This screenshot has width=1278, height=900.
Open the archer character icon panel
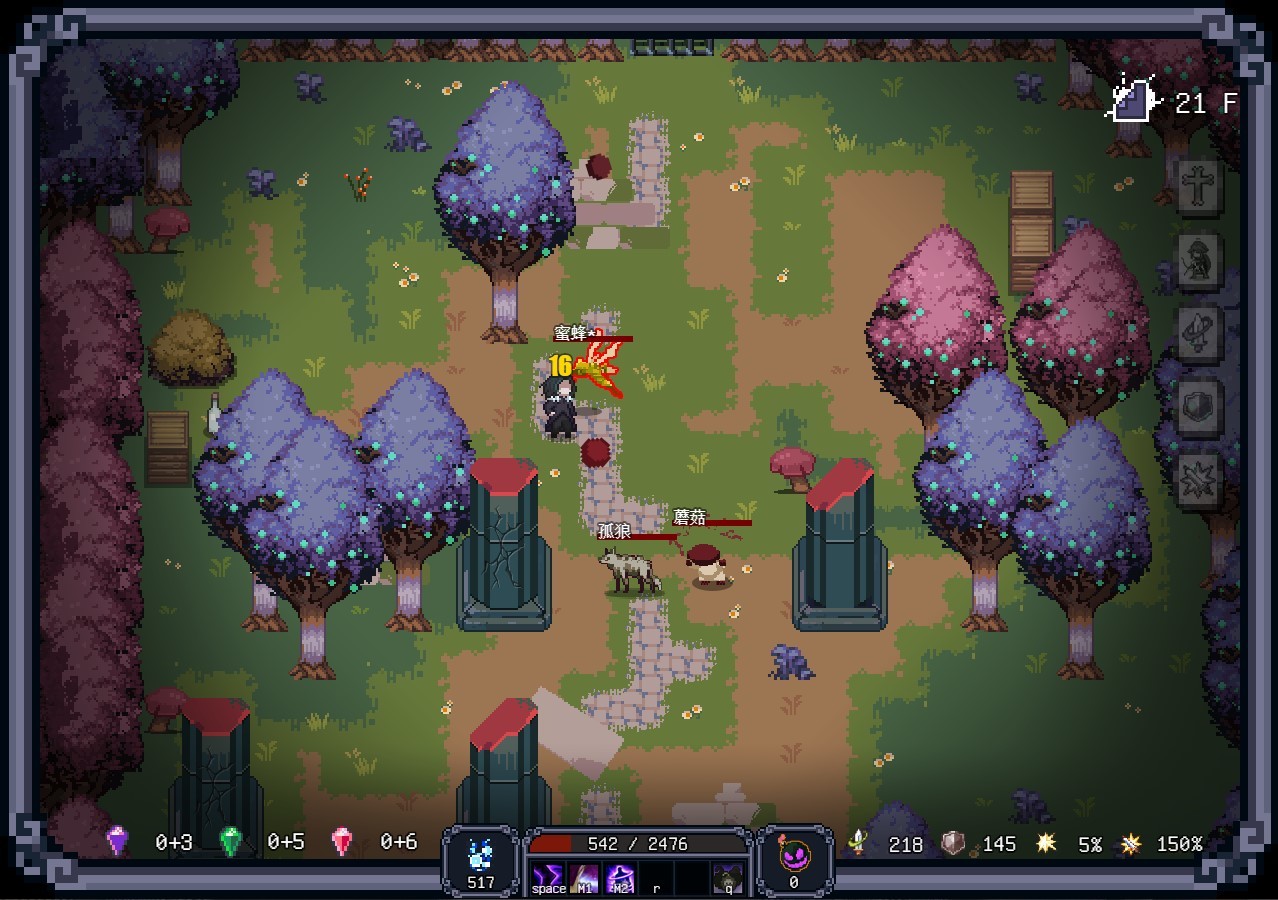pos(1197,259)
